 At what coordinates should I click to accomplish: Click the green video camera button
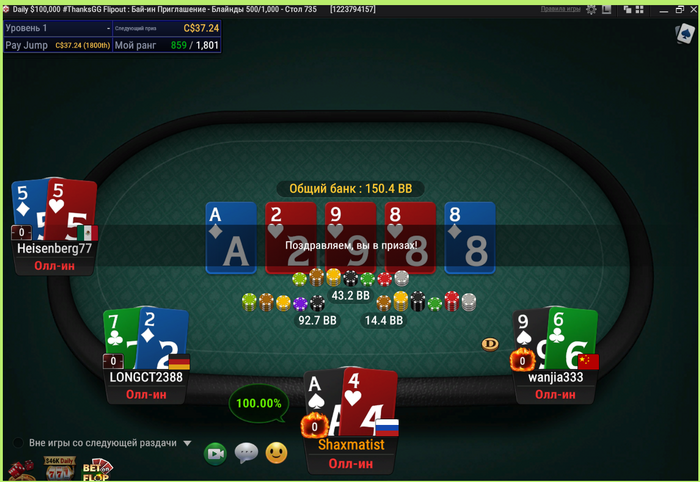coord(215,454)
